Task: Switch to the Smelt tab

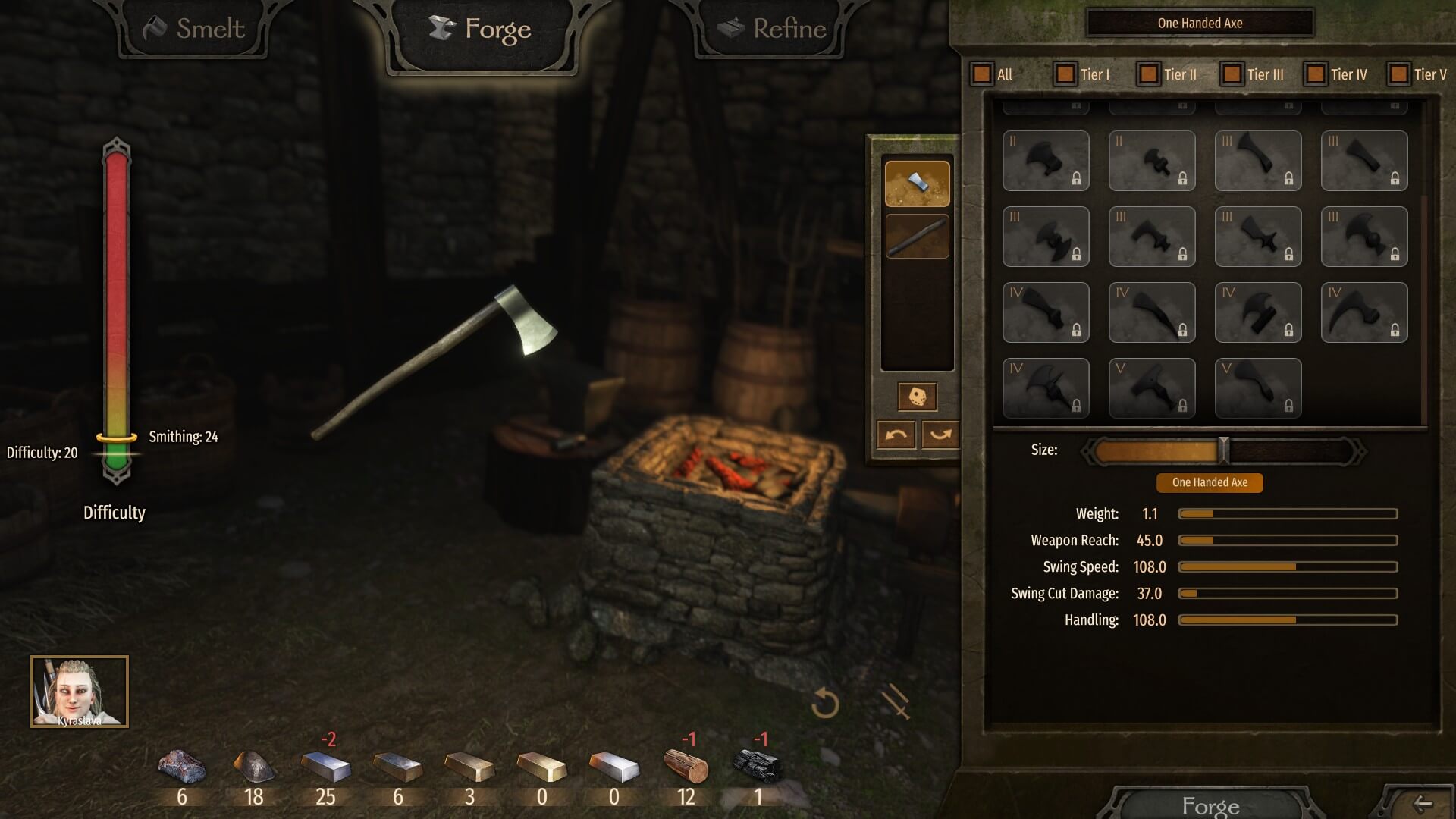Action: coord(194,30)
